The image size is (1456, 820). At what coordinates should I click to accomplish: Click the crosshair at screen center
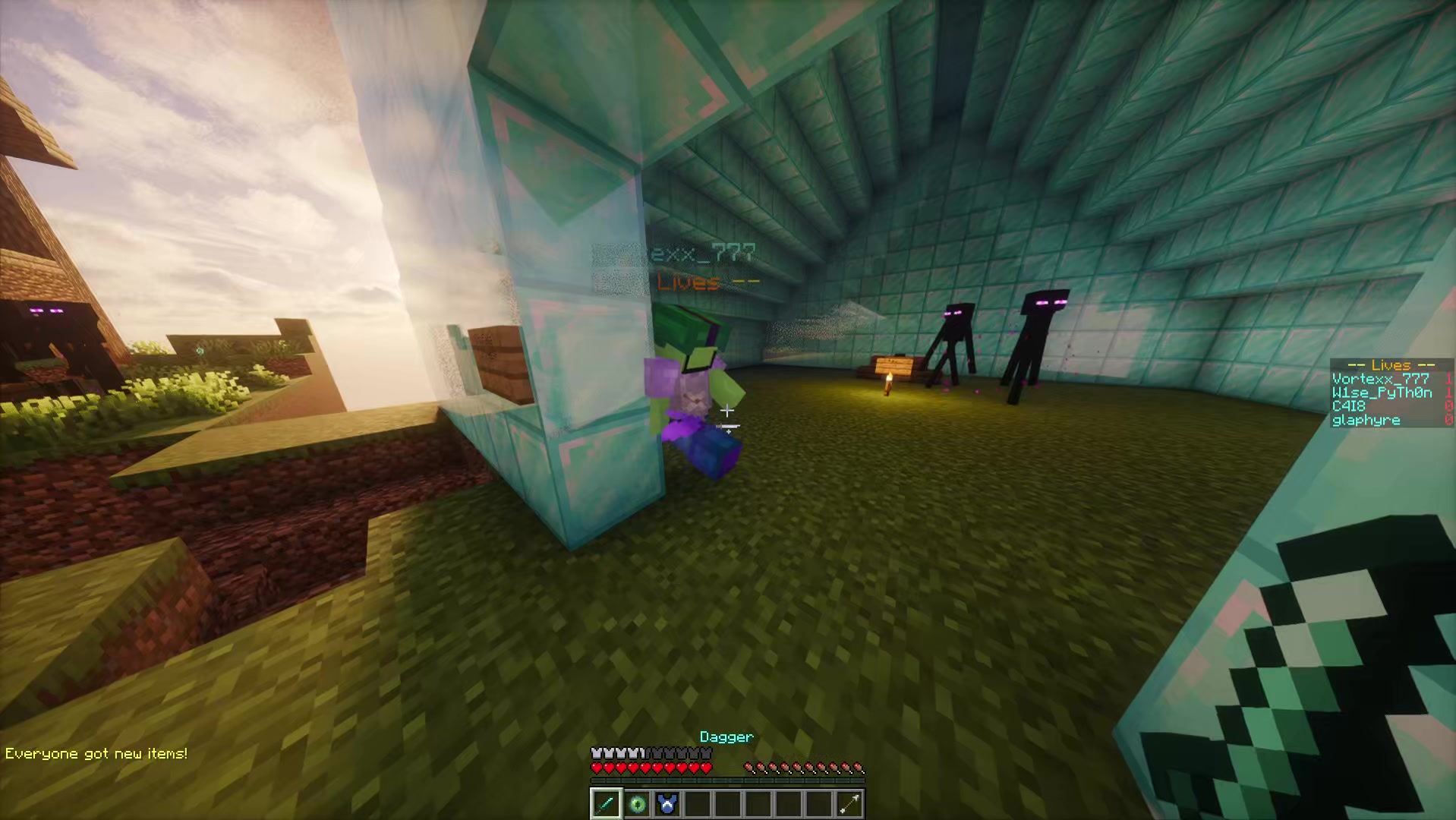point(728,410)
